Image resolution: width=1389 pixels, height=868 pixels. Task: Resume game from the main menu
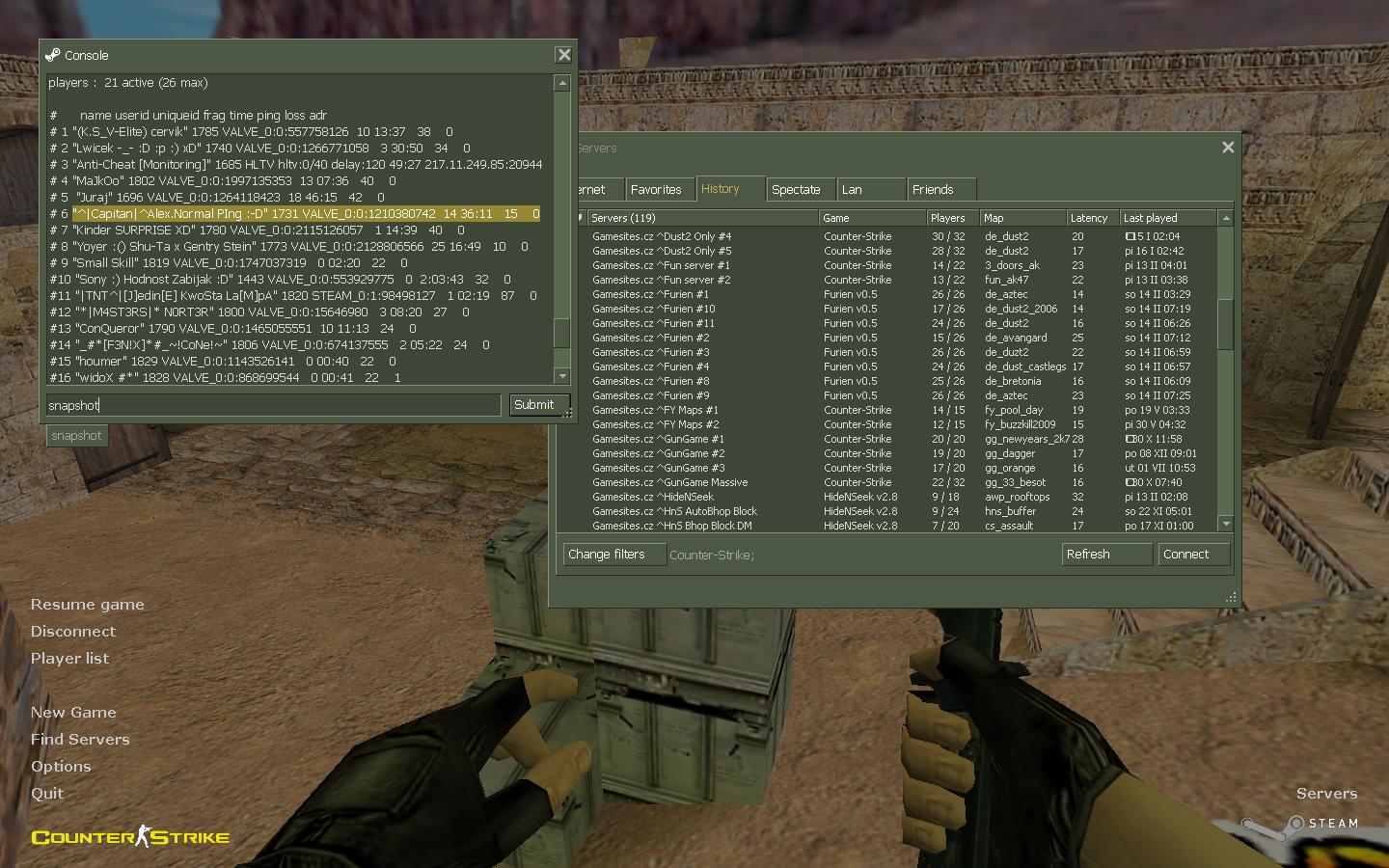tap(87, 605)
